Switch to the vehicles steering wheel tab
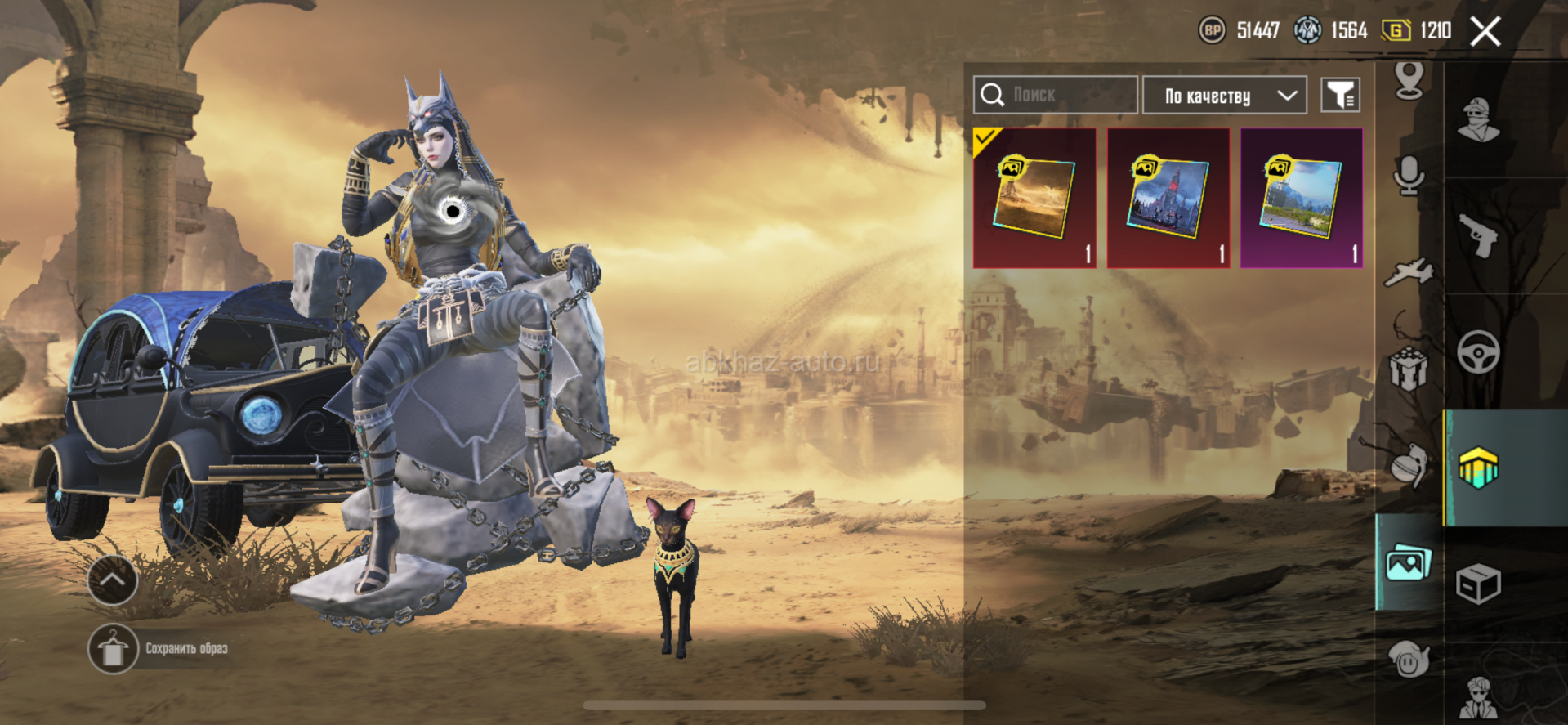1568x725 pixels. coord(1479,352)
